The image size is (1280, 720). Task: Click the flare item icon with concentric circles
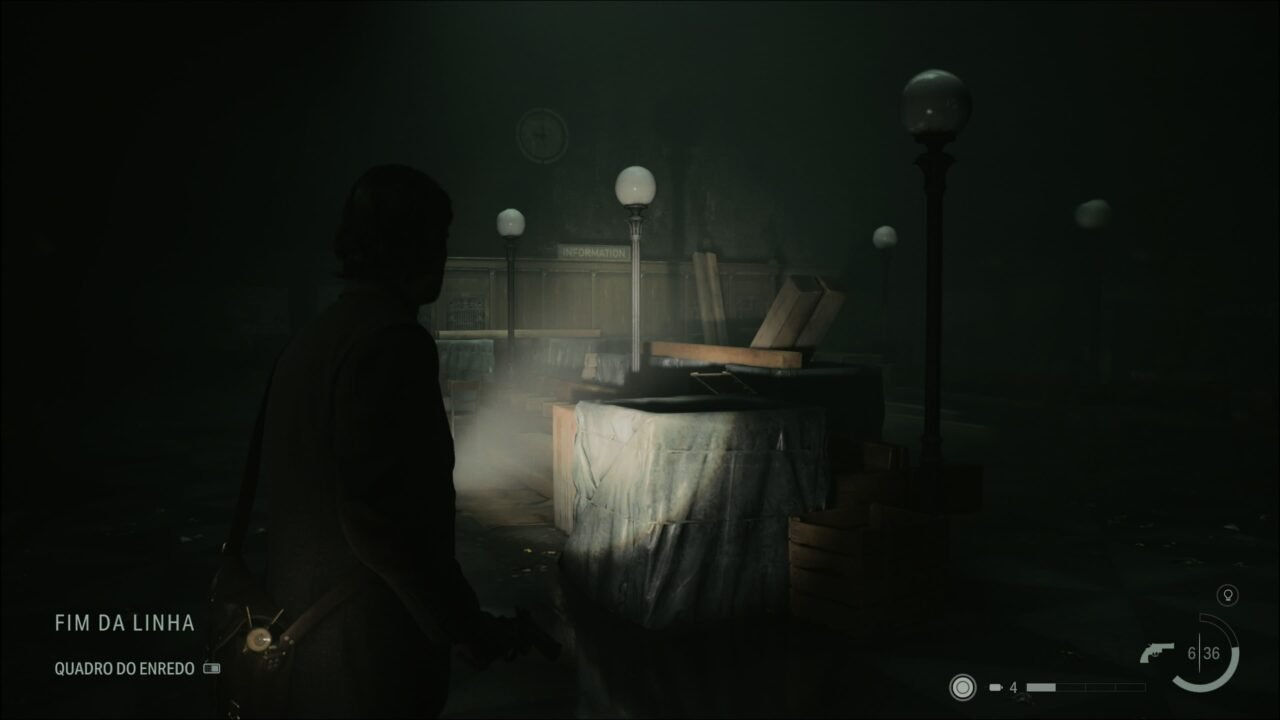pyautogui.click(x=965, y=687)
